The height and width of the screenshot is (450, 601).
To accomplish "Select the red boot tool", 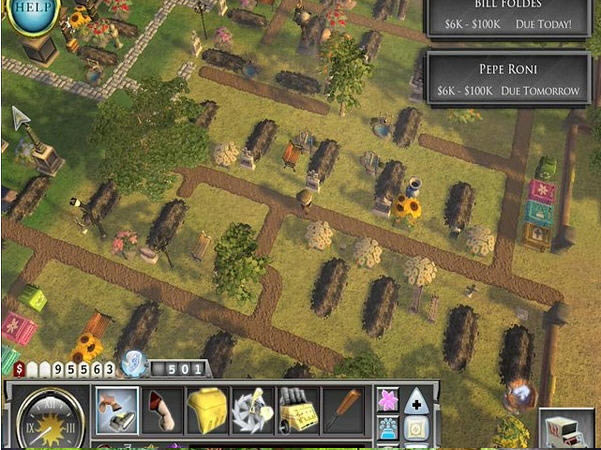I will point(162,410).
